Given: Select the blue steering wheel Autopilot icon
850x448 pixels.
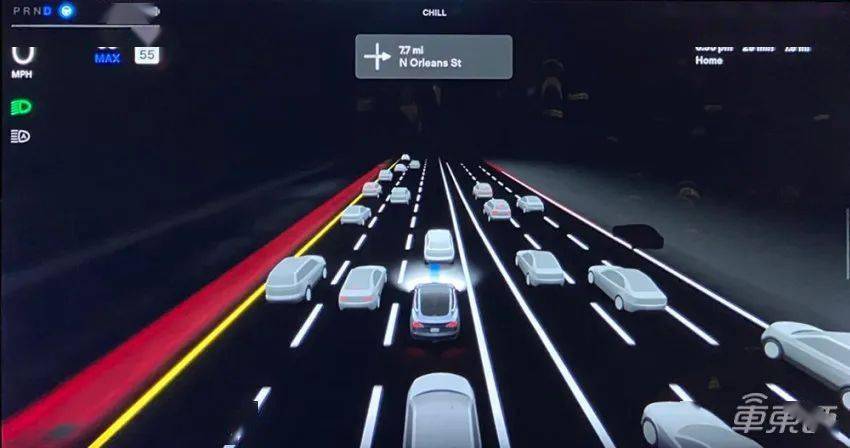Looking at the screenshot, I should click(x=66, y=10).
